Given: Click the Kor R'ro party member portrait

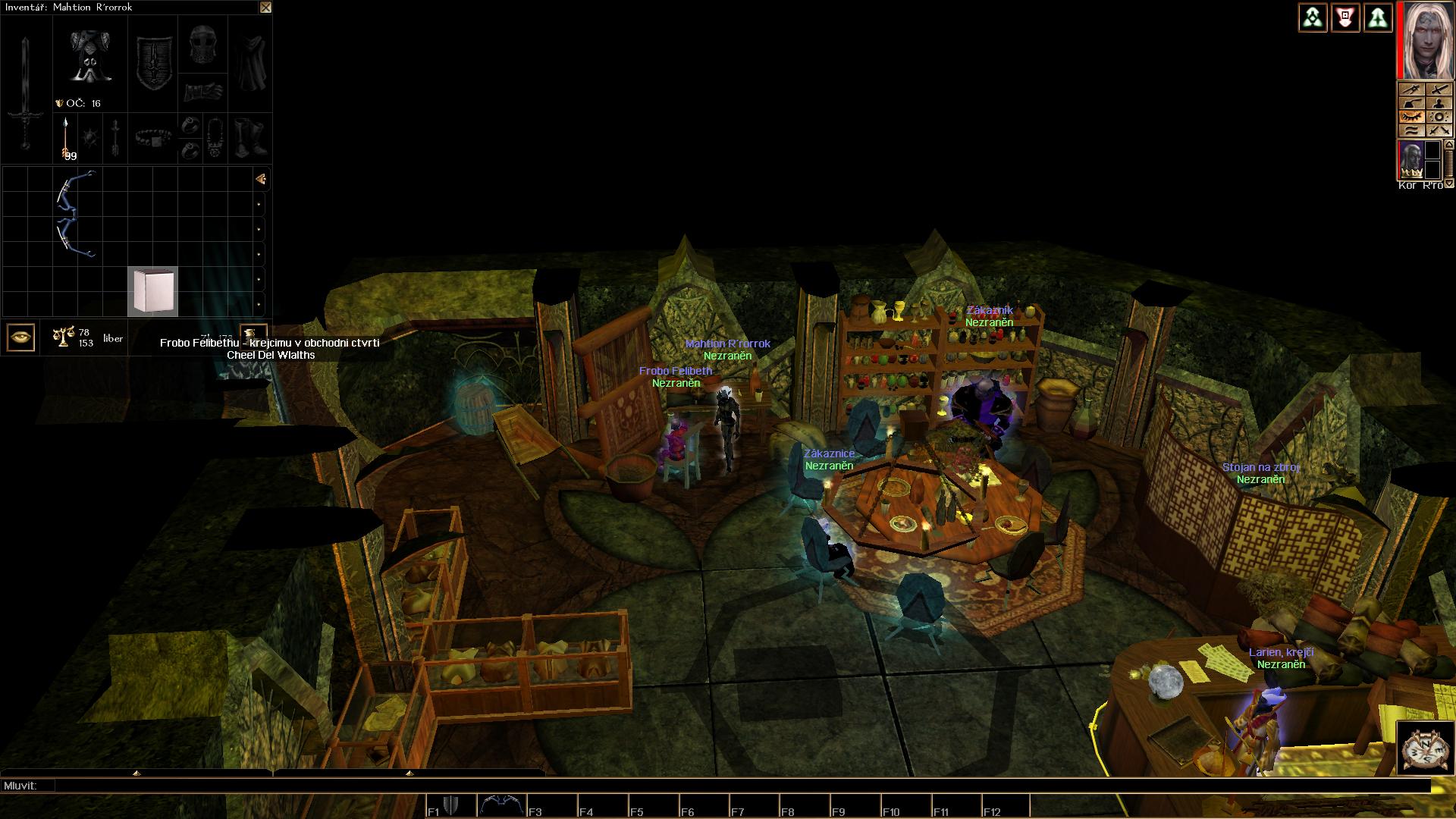Looking at the screenshot, I should 1410,161.
